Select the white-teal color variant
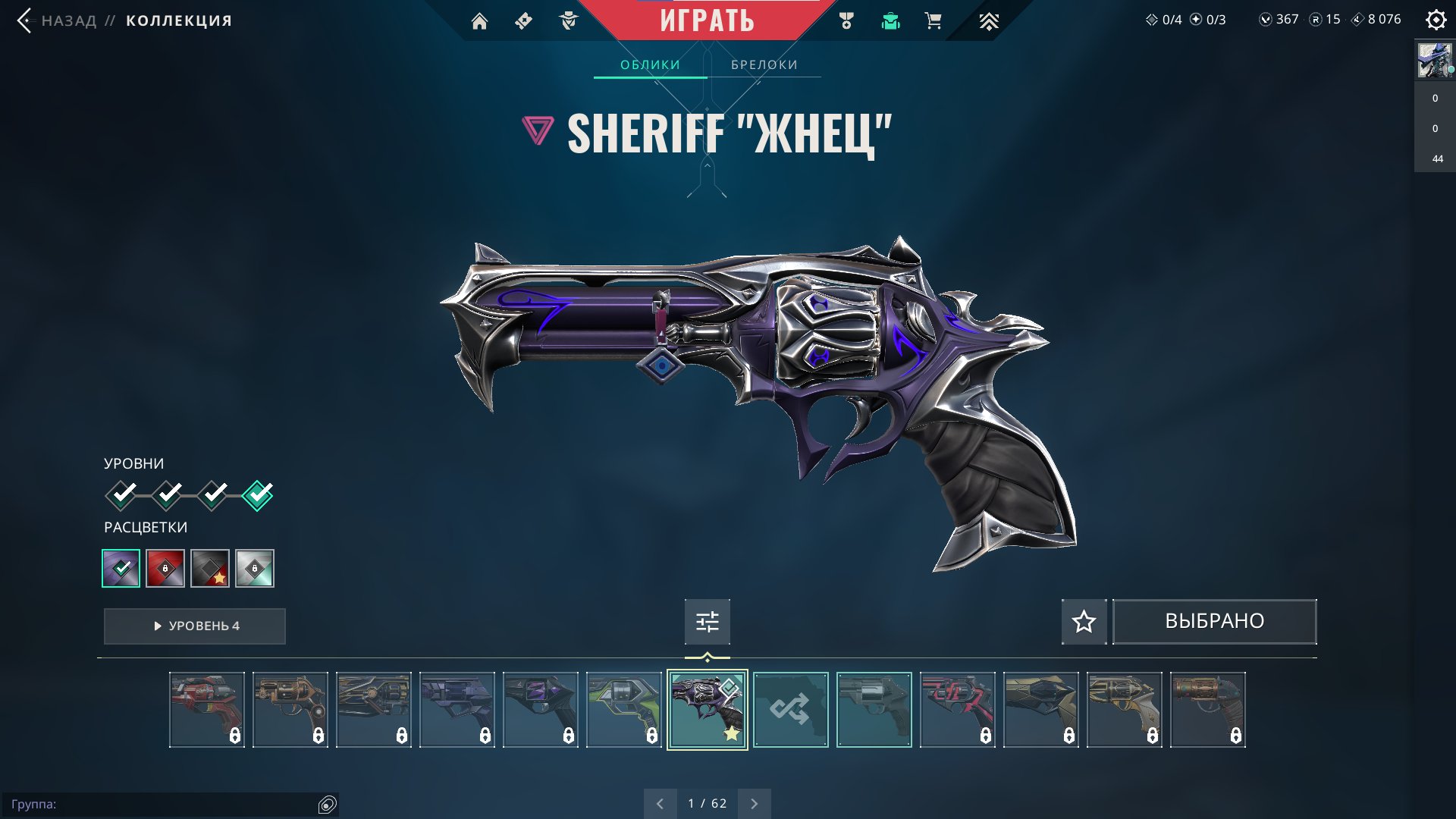The height and width of the screenshot is (819, 1456). [x=255, y=568]
